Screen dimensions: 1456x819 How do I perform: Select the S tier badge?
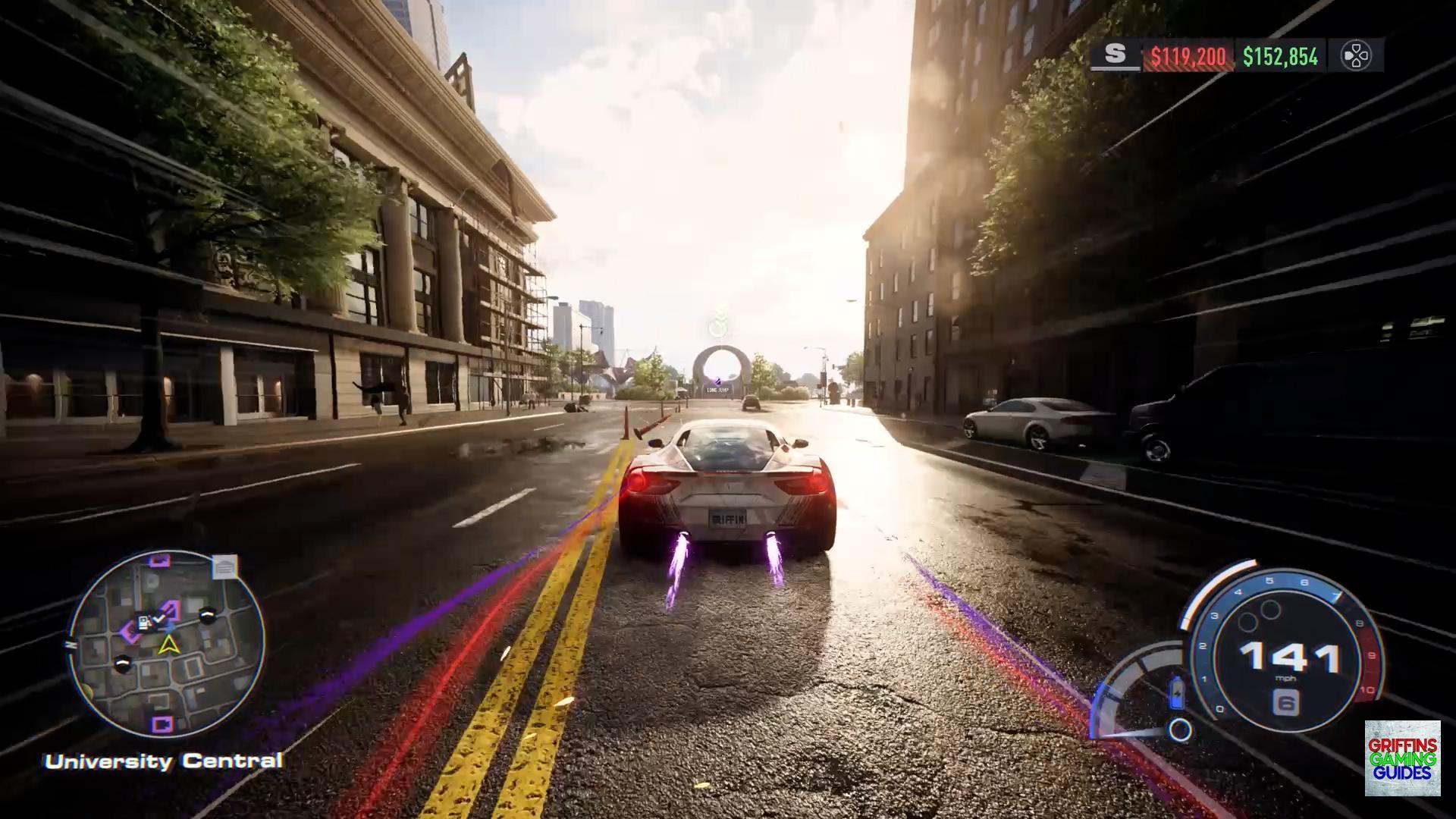click(1115, 55)
